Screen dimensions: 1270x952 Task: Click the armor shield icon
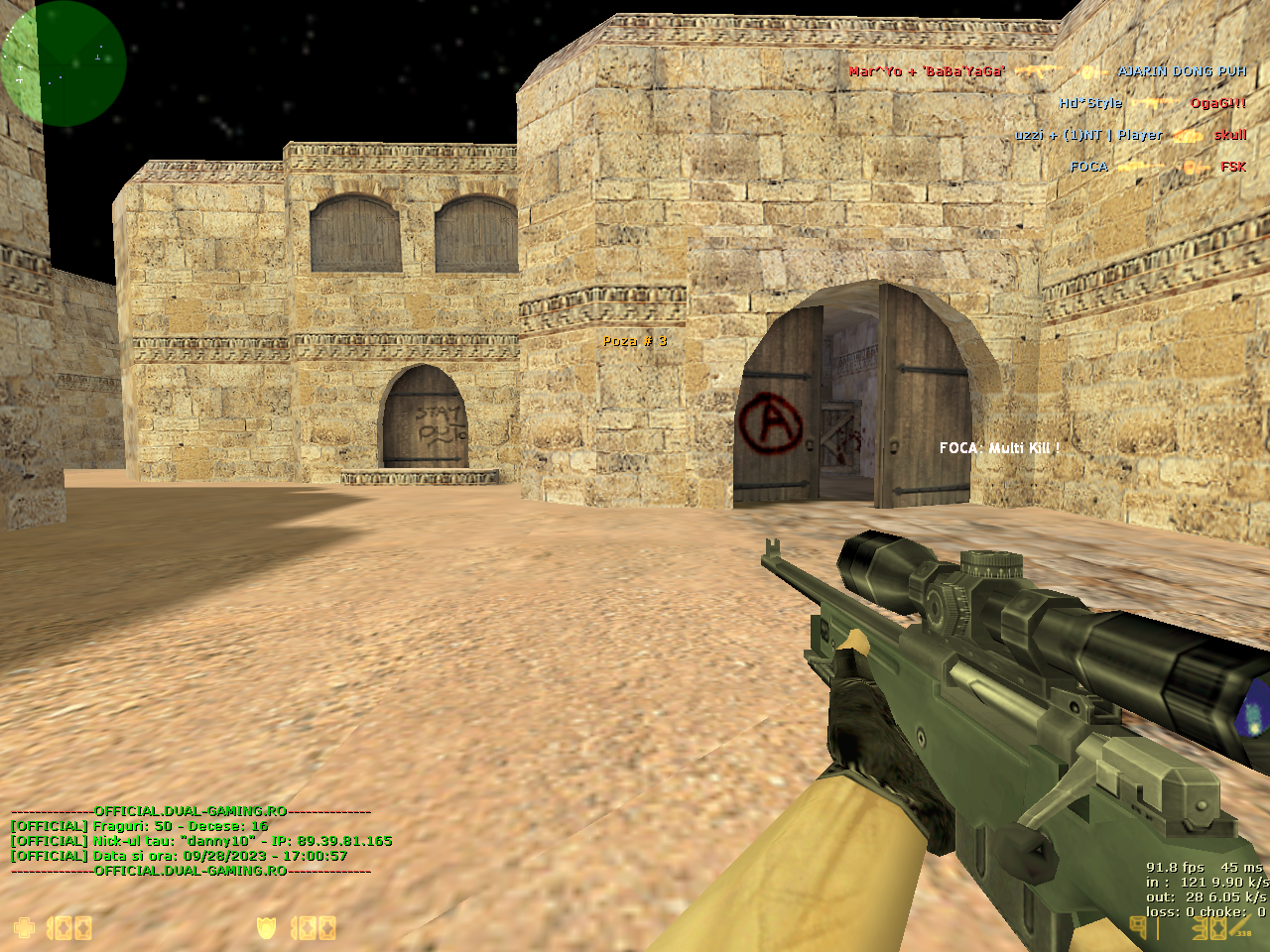tap(266, 928)
